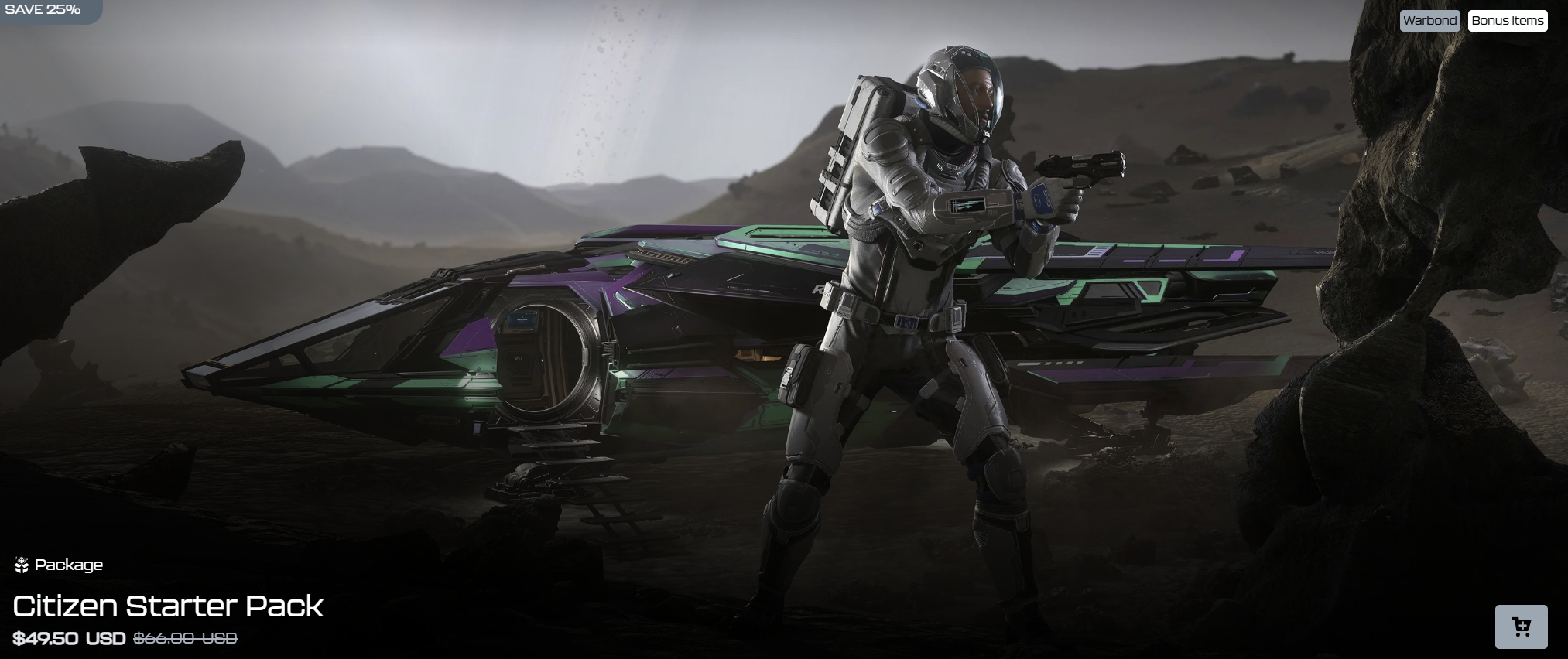Click the Bonus Items tag
Screen dimensions: 1568x659
point(1507,21)
